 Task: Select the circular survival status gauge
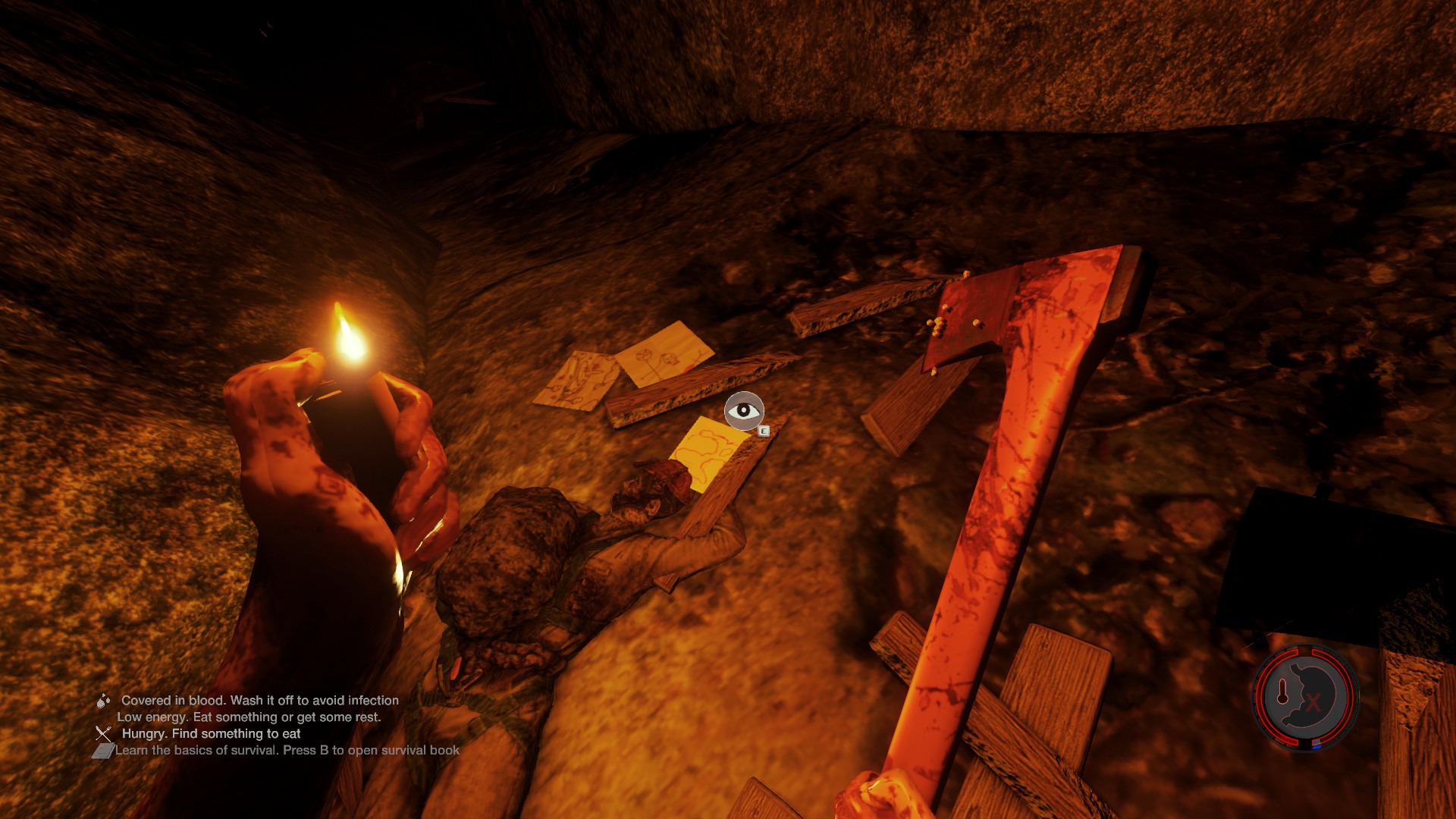(x=1304, y=697)
